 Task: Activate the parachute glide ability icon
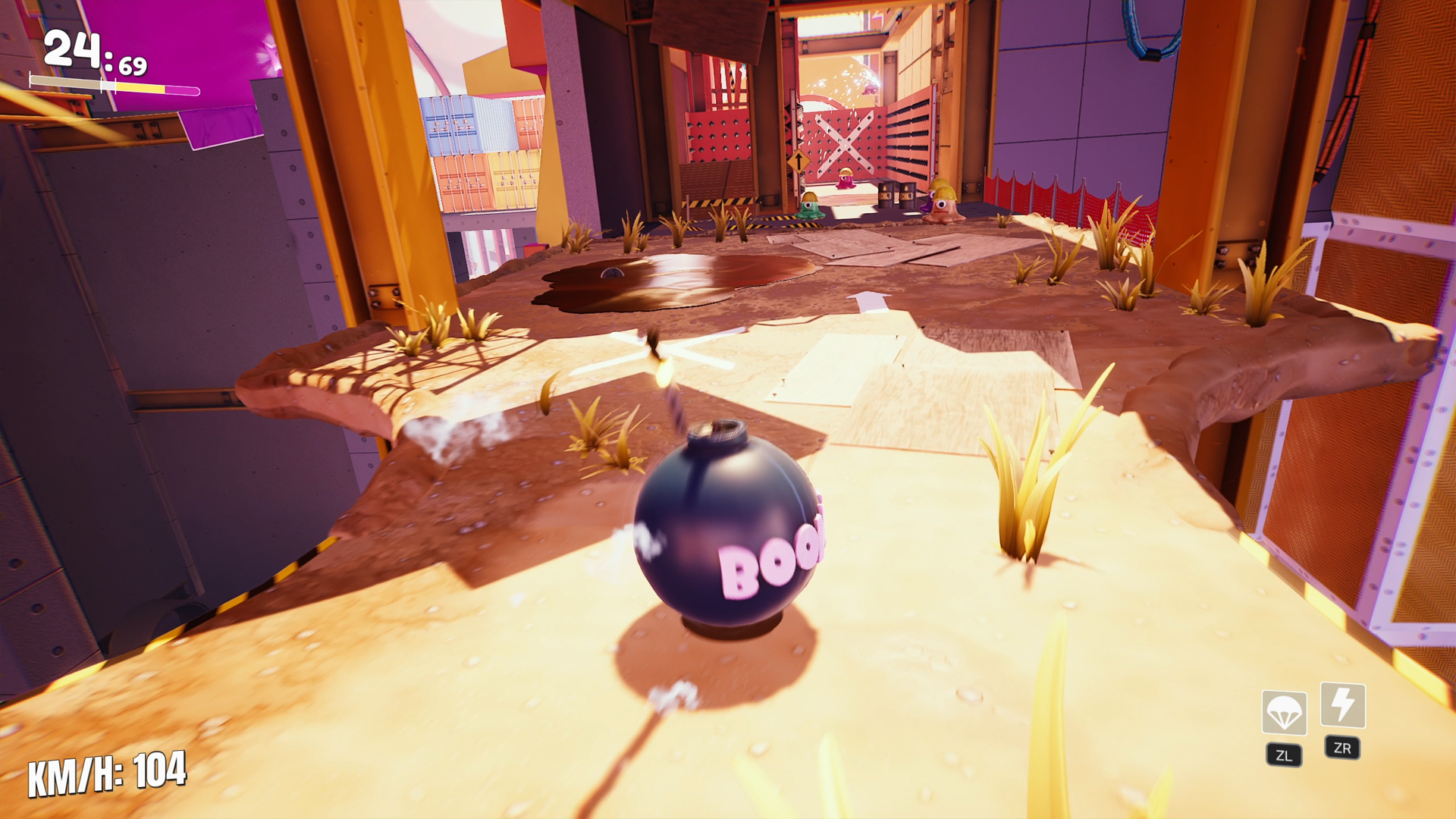pos(1284,712)
